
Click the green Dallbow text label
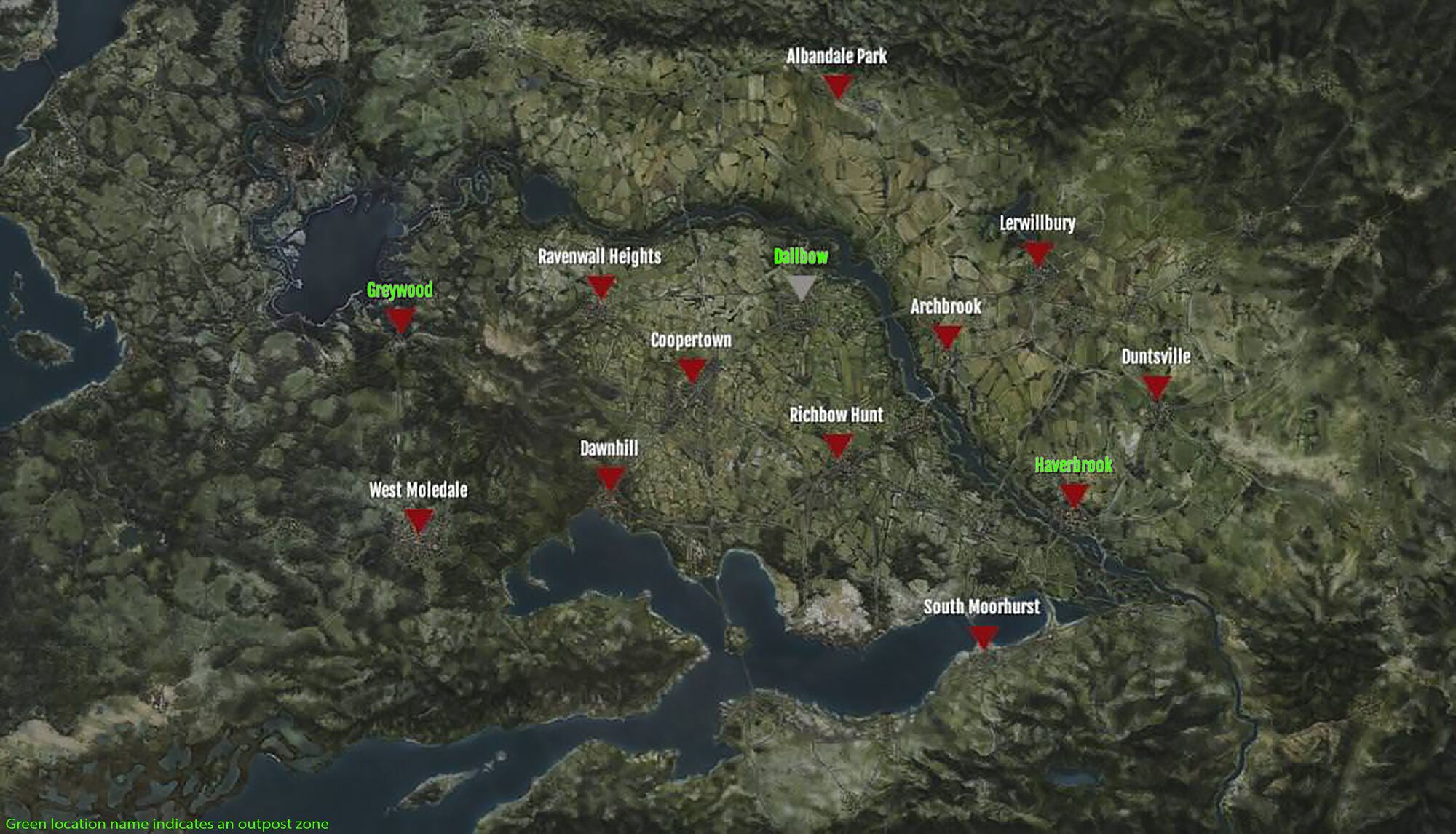[x=801, y=256]
